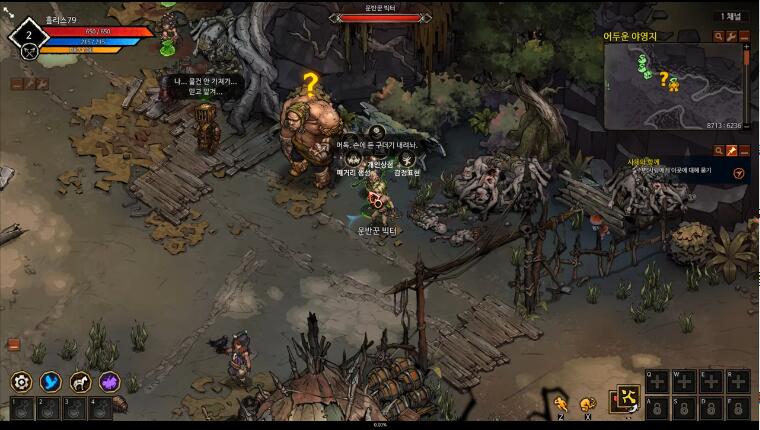The height and width of the screenshot is (430, 760).
Task: Activate the running figure skill above Z
Action: [561, 403]
